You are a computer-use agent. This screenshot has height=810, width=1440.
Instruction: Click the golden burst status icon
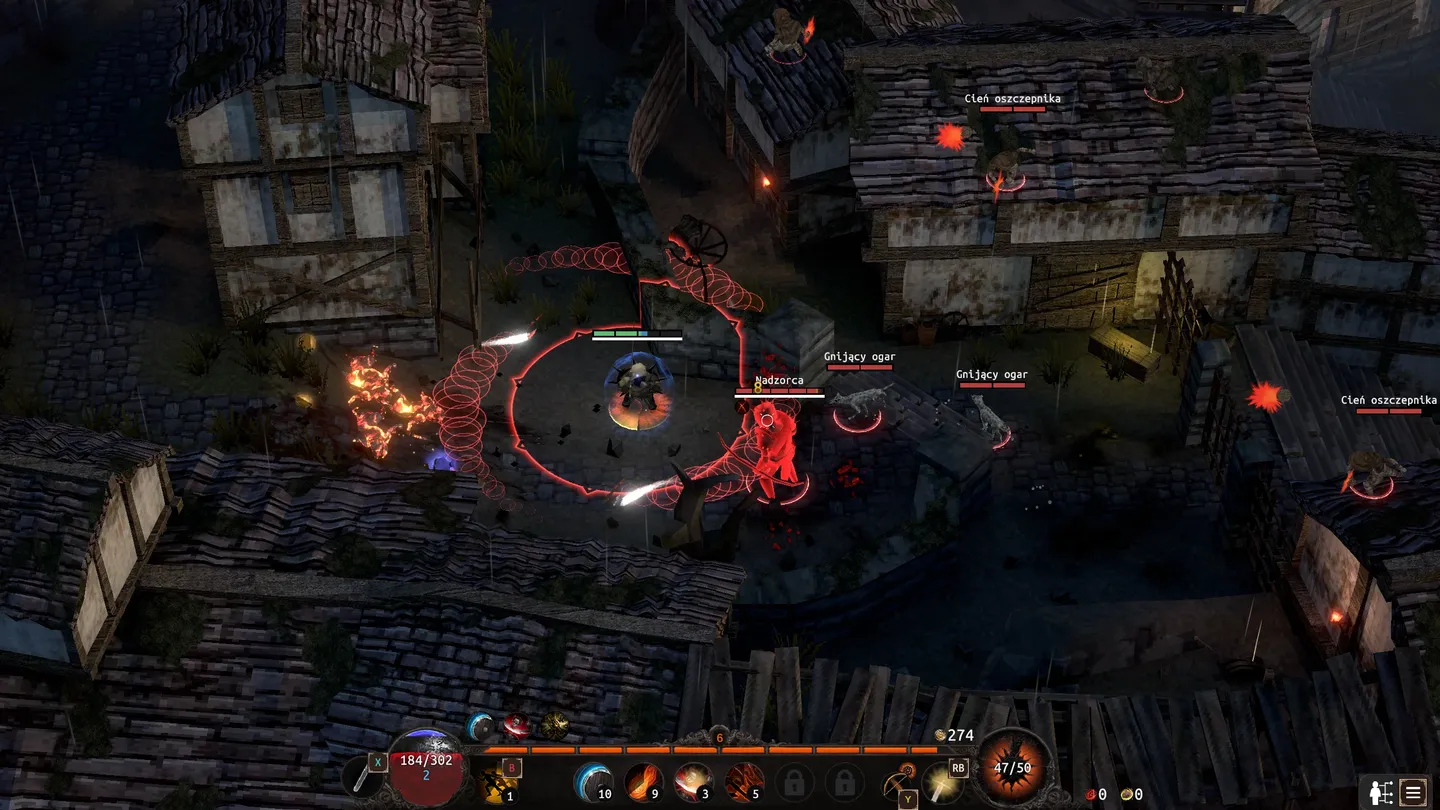[554, 725]
